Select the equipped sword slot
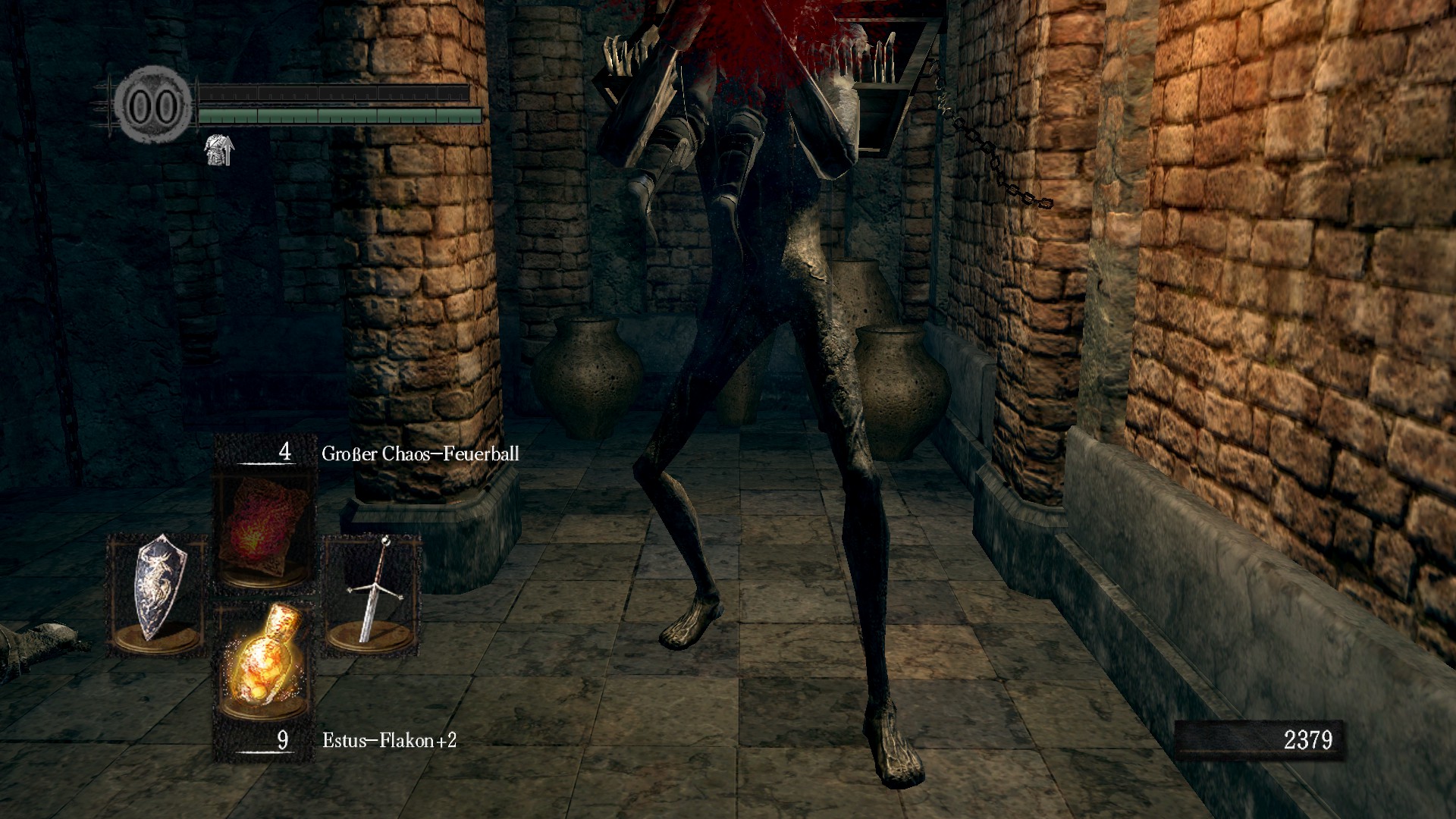Screen dimensions: 1456x819 [x=372, y=592]
